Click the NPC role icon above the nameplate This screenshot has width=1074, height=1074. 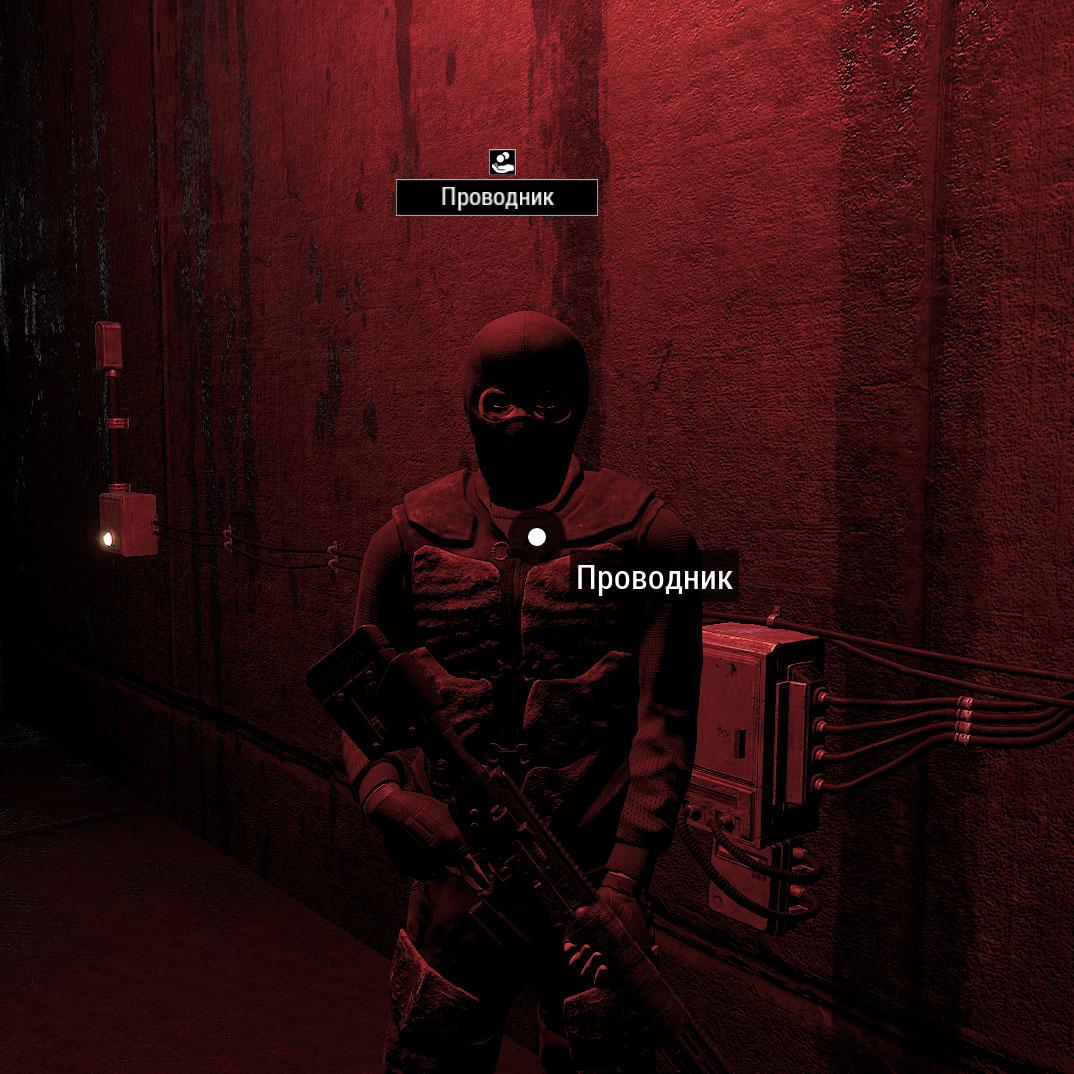pyautogui.click(x=502, y=161)
